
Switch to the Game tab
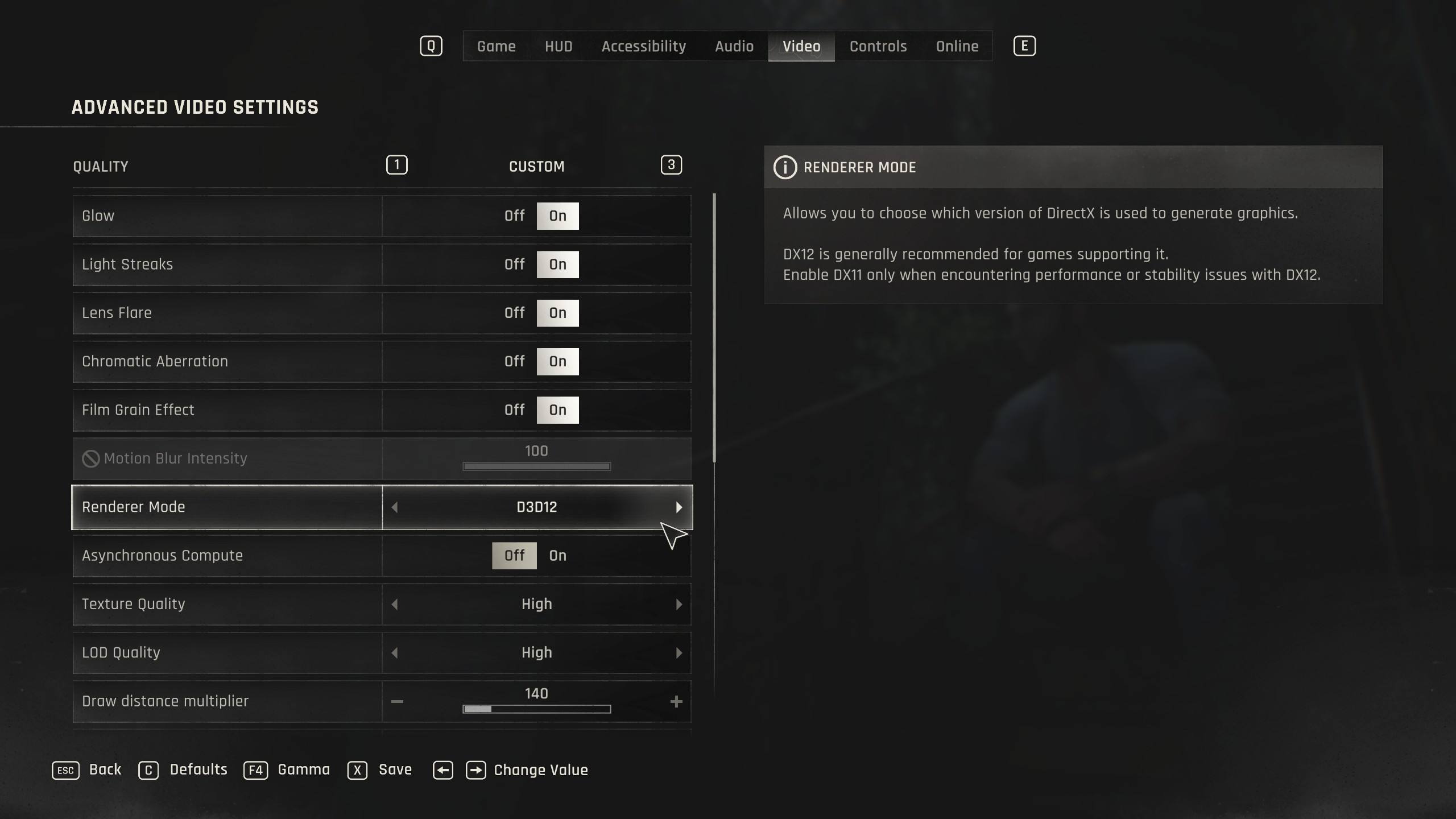coord(496,46)
